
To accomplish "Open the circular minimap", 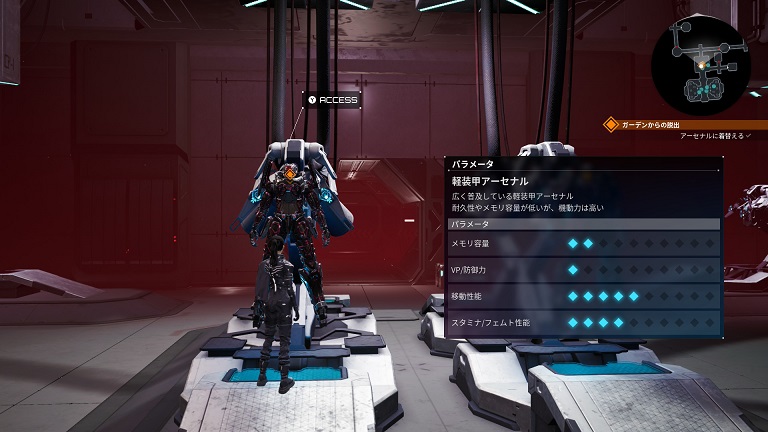I will tap(701, 63).
